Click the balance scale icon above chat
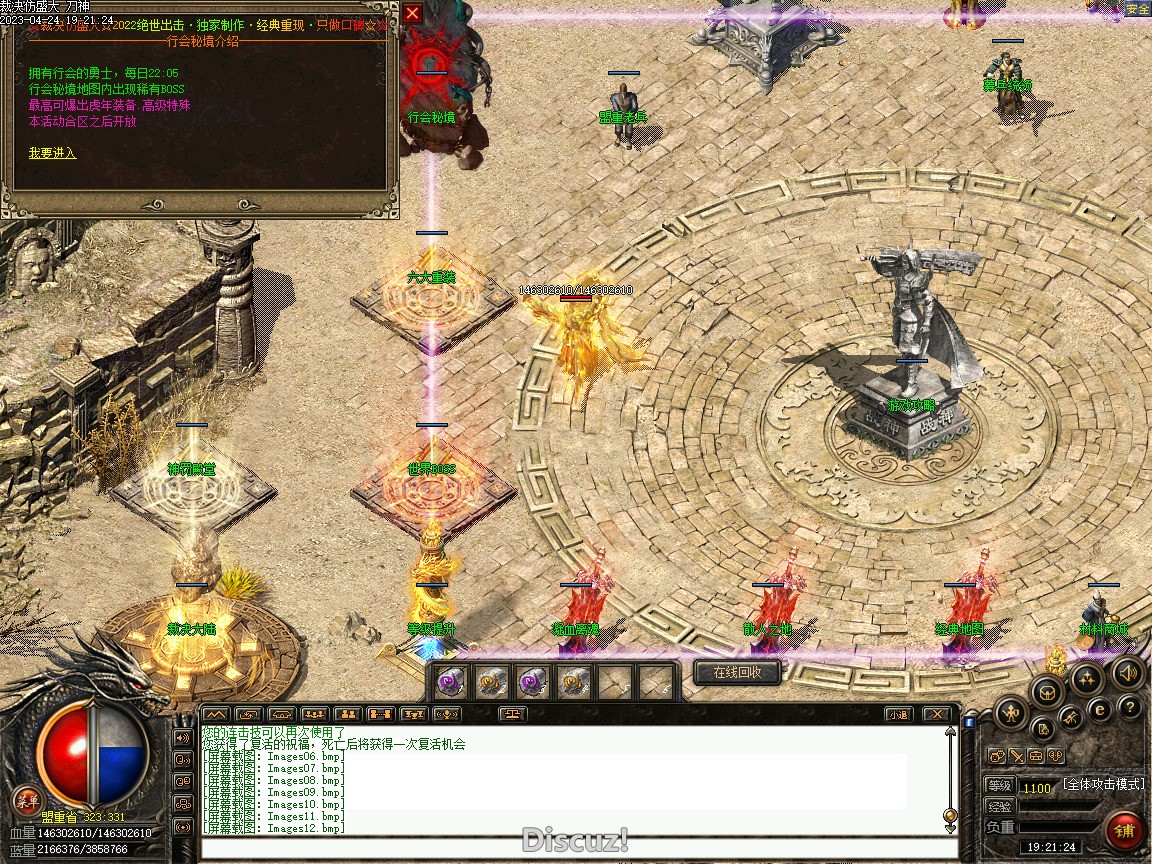The width and height of the screenshot is (1152, 864). (x=514, y=714)
